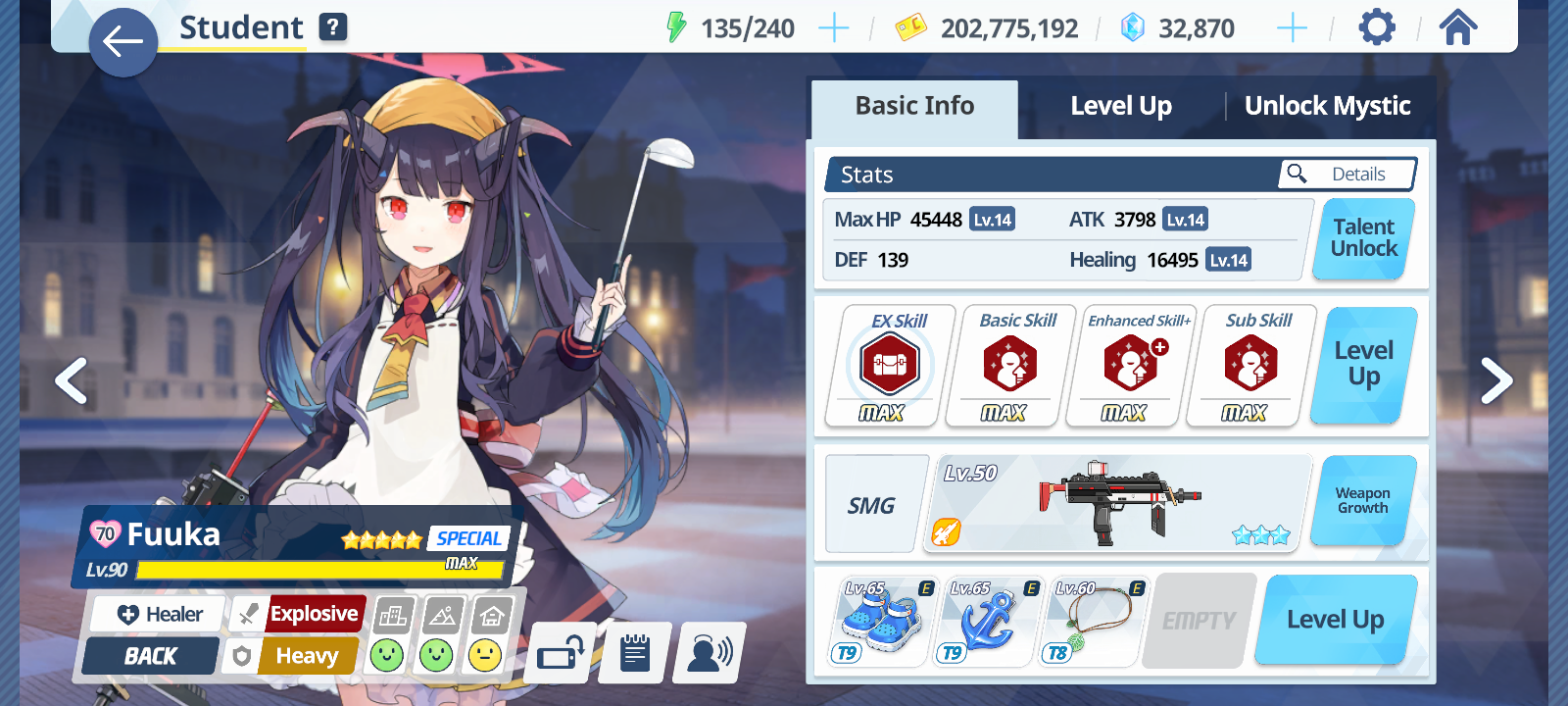The image size is (1568, 706).
Task: Select the EX Skill icon
Action: [890, 364]
